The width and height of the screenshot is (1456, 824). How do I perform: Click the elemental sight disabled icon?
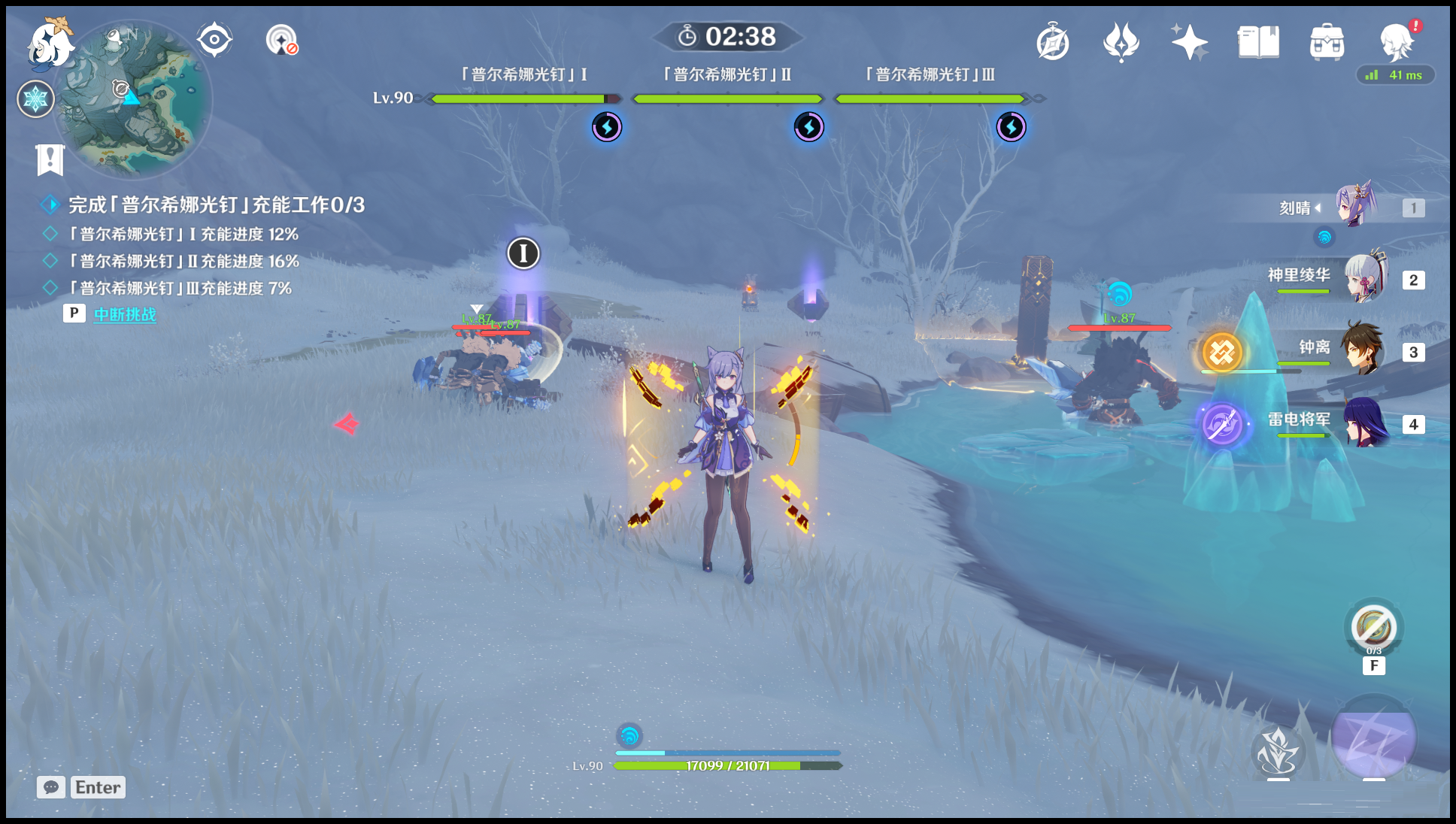coord(282,40)
